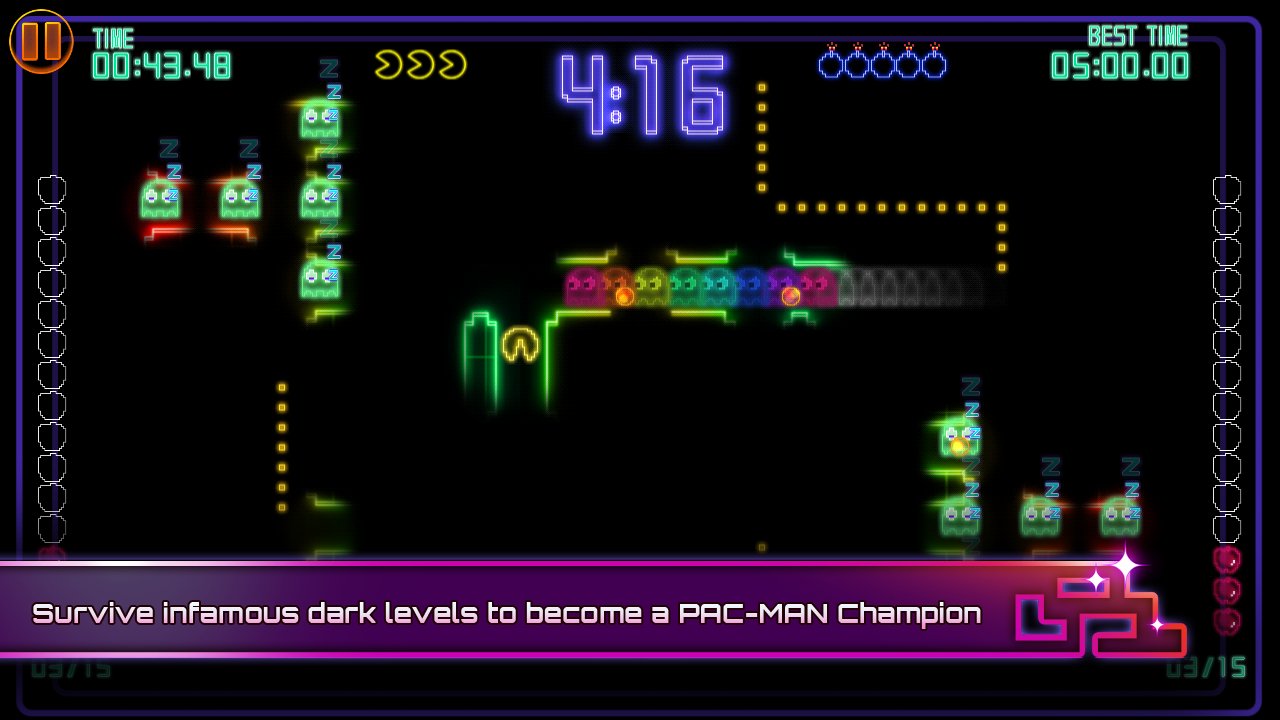Click the TIME label in the top left

click(113, 38)
